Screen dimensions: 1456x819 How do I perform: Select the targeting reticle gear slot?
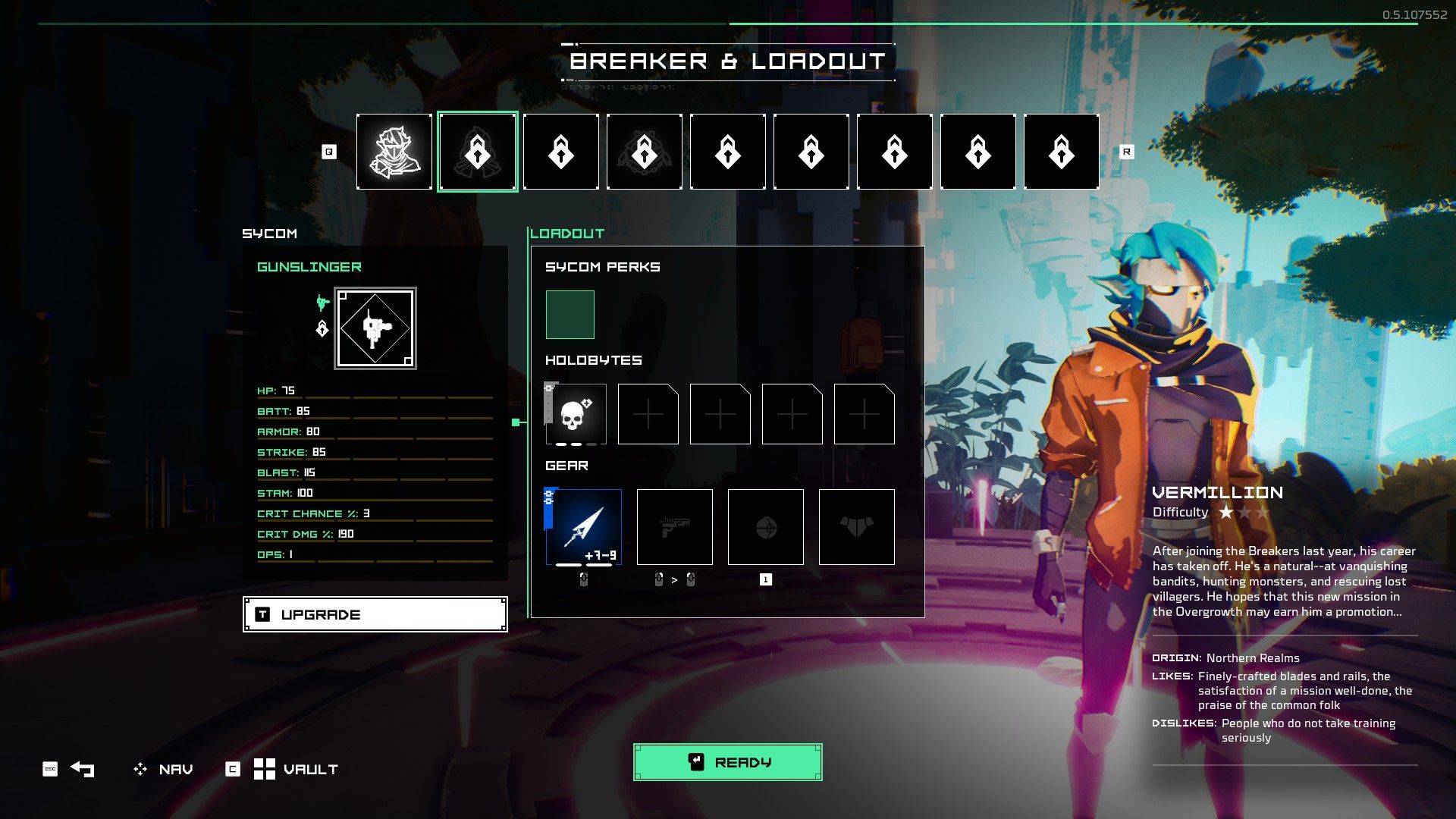(x=766, y=526)
